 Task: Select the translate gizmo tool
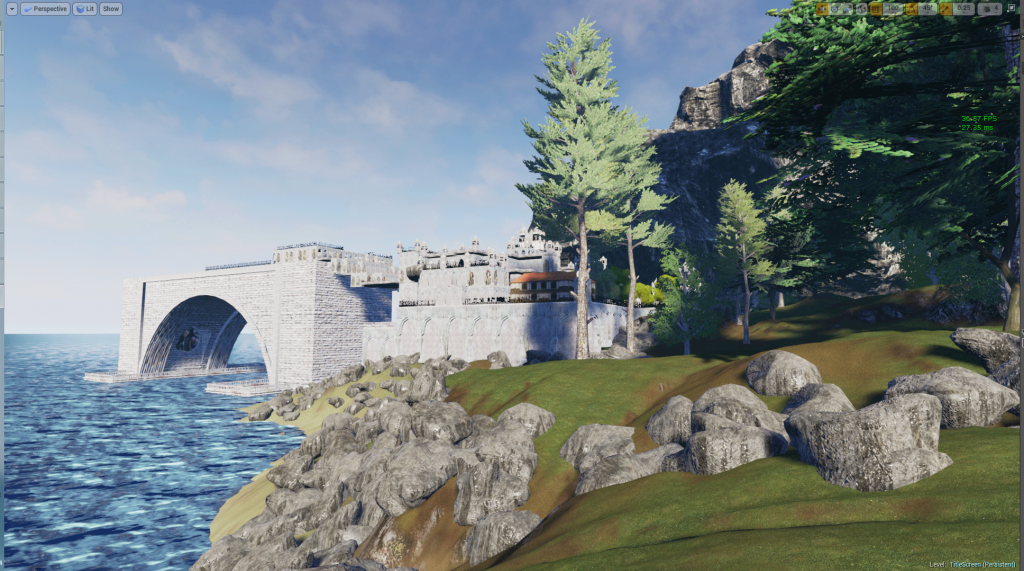tap(822, 9)
